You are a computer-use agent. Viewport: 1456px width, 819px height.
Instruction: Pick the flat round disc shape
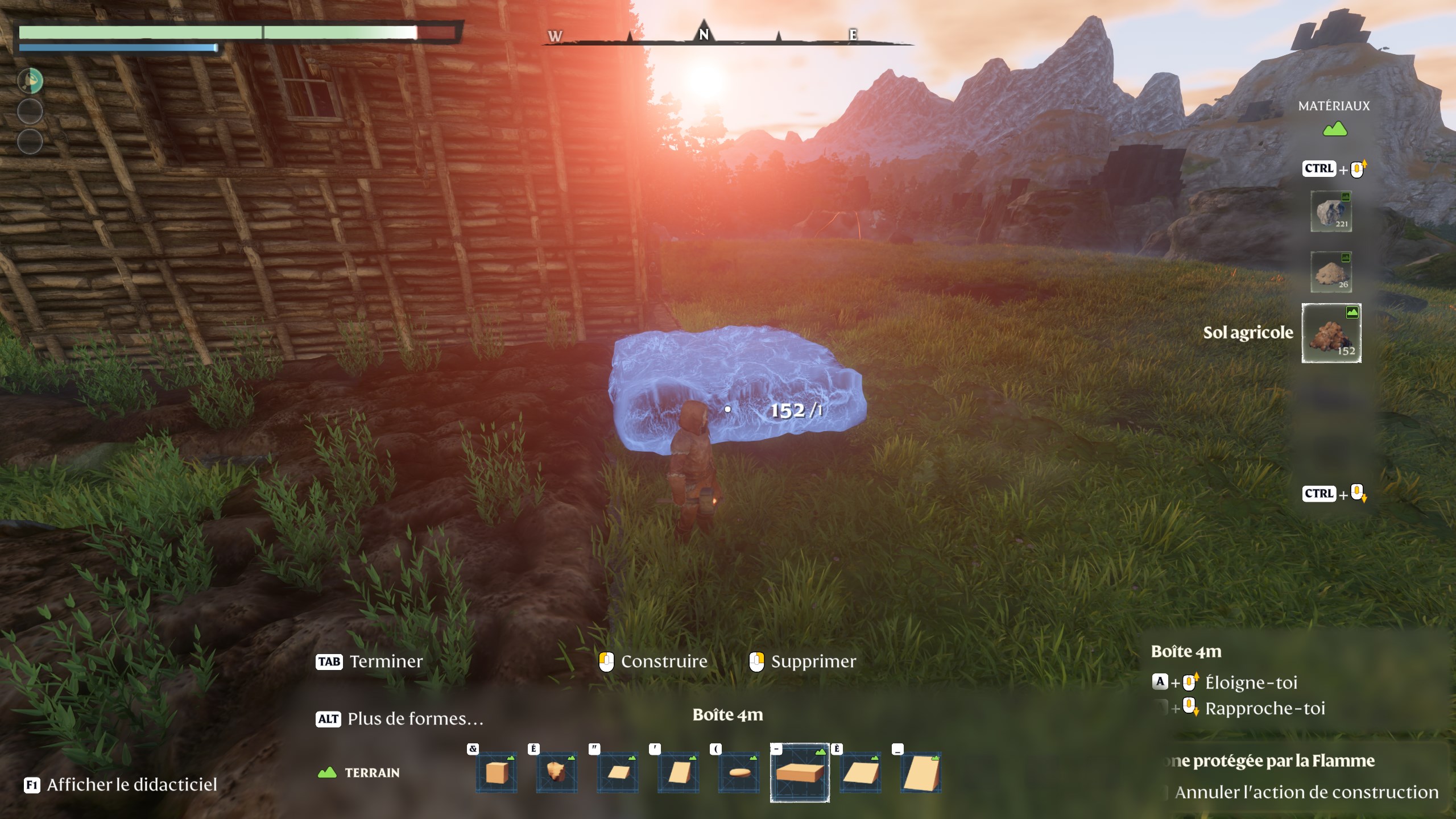click(739, 773)
